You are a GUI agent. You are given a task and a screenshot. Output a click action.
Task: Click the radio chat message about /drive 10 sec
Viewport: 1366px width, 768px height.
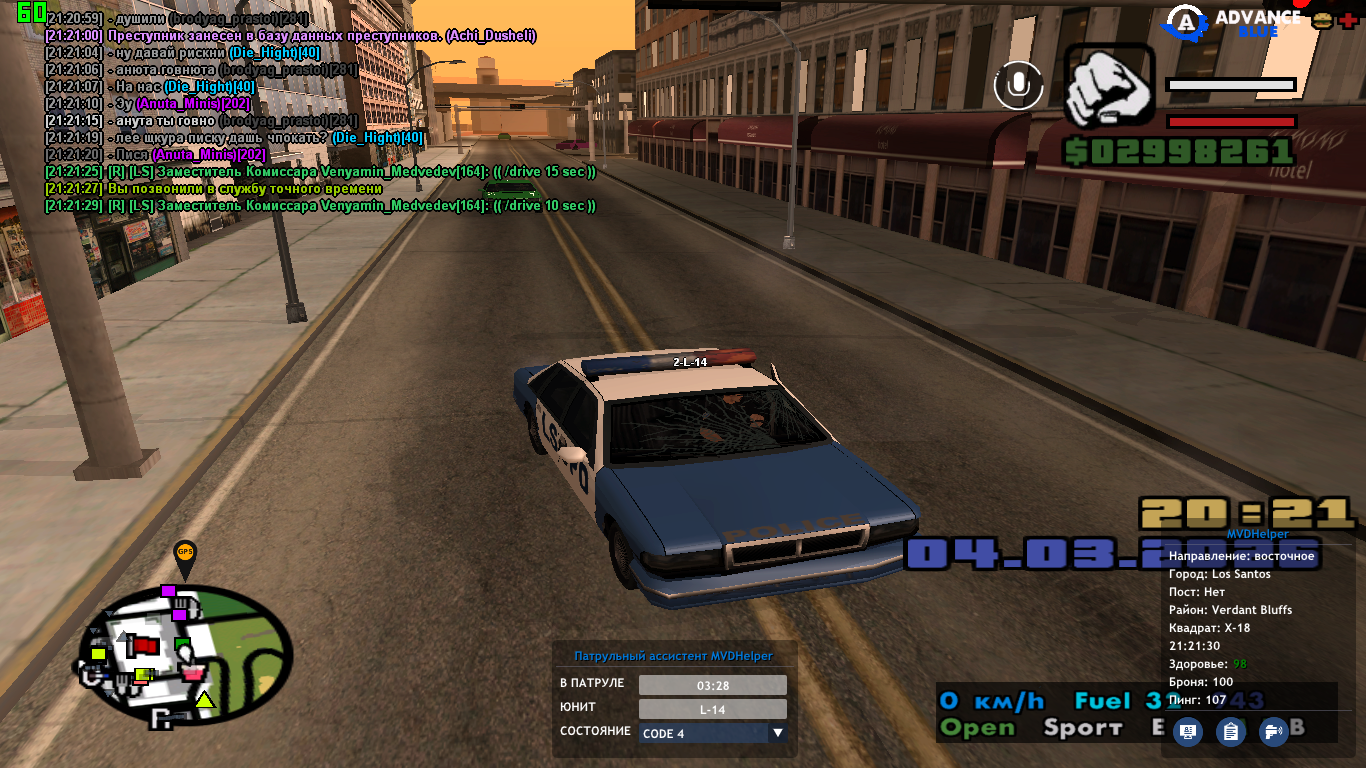click(x=320, y=206)
